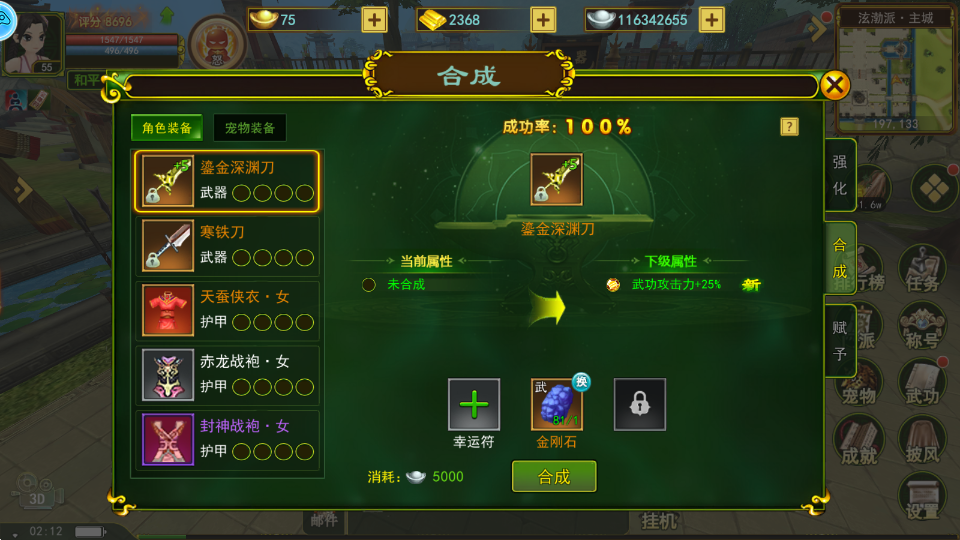The width and height of the screenshot is (960, 540).
Task: Switch to the 强化 side tab
Action: point(840,175)
